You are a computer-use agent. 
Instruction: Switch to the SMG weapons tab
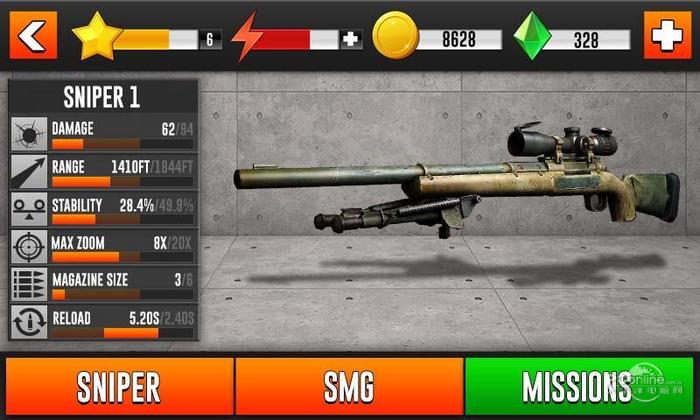tap(349, 387)
